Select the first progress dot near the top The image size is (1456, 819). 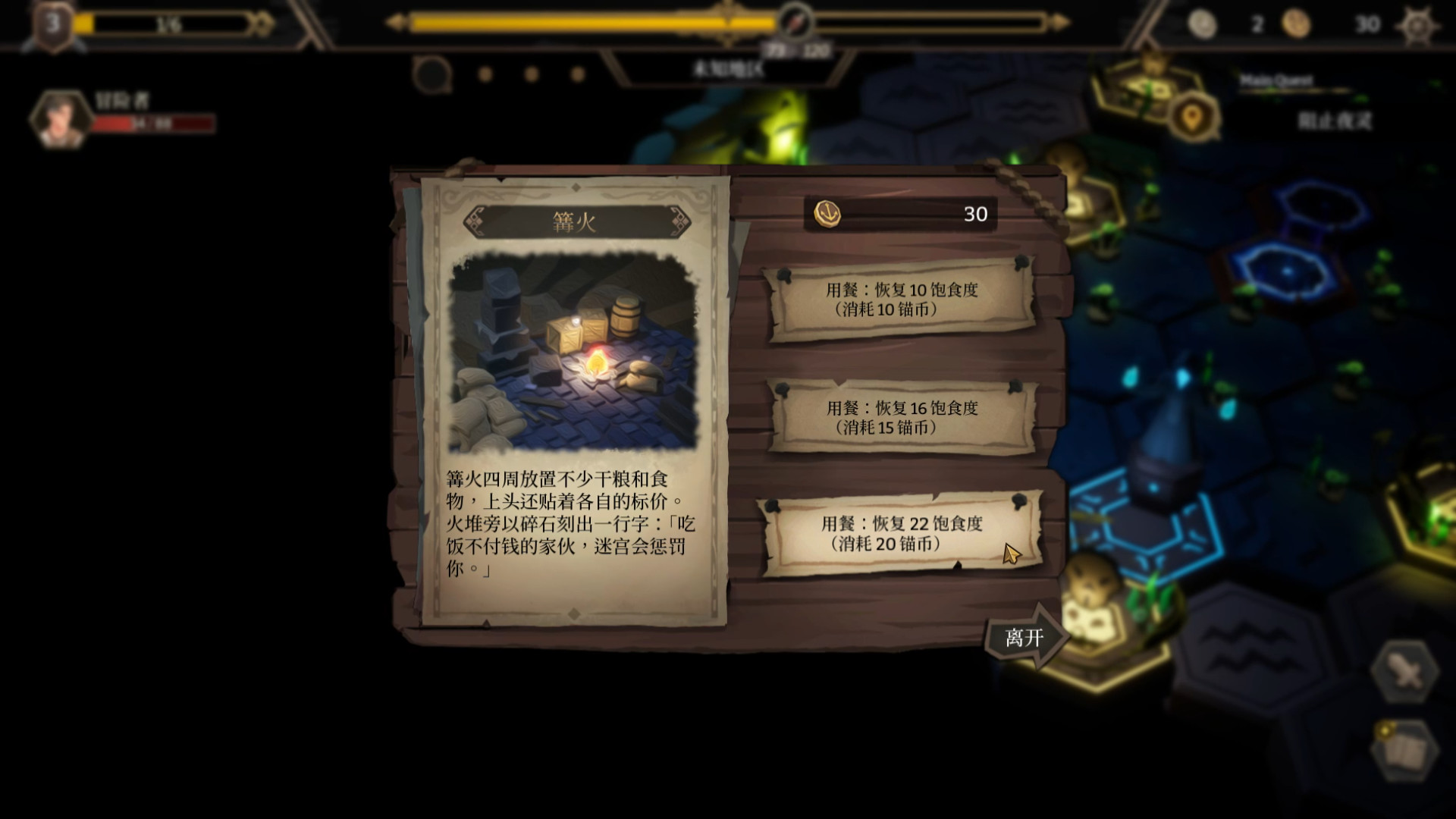pyautogui.click(x=485, y=74)
